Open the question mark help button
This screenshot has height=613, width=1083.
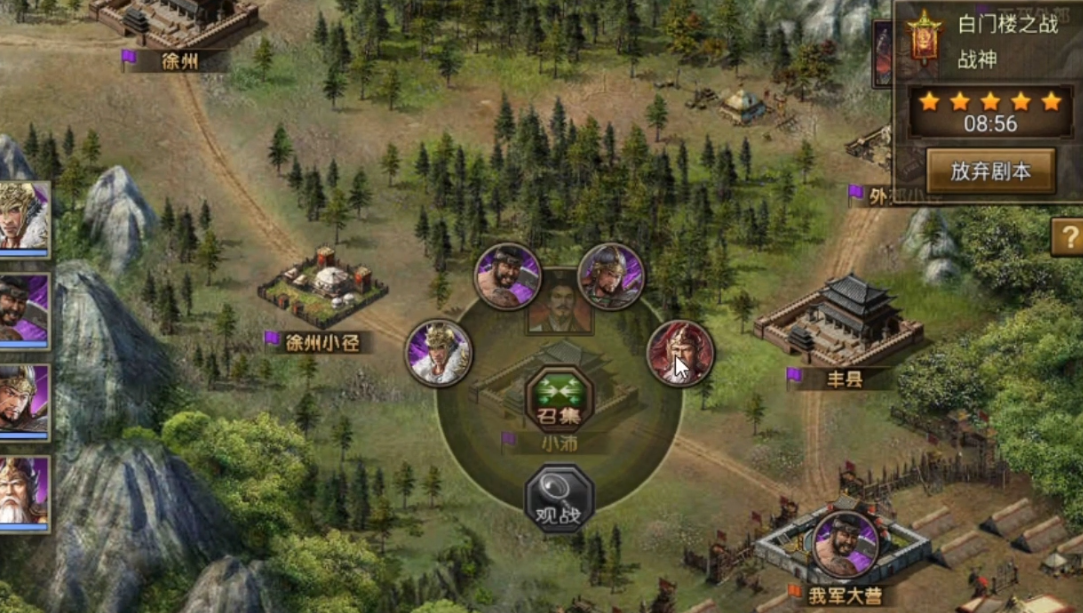point(1067,238)
